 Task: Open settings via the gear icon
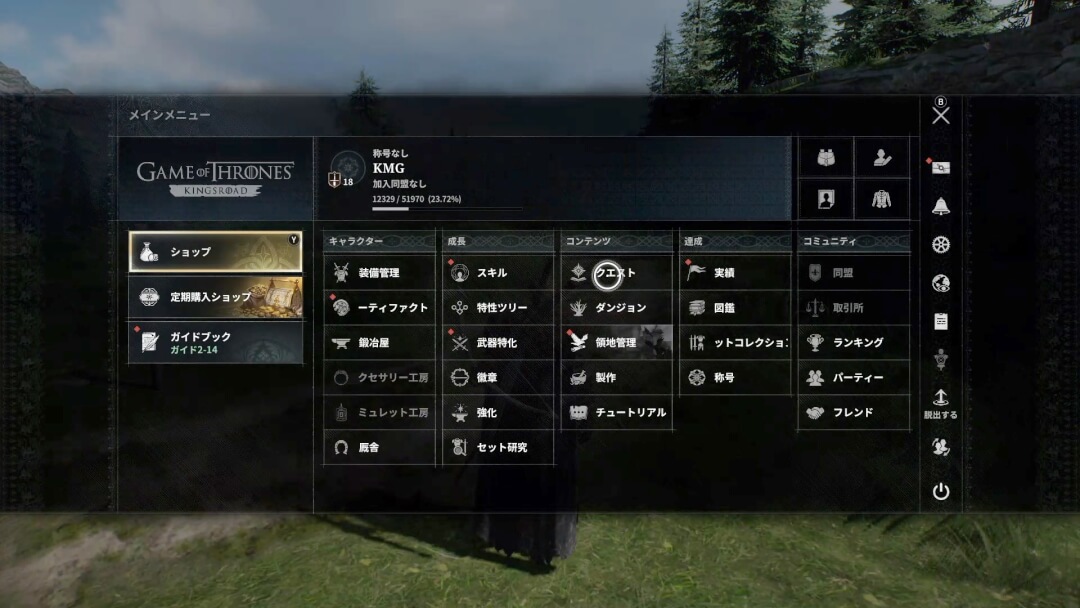coord(941,245)
